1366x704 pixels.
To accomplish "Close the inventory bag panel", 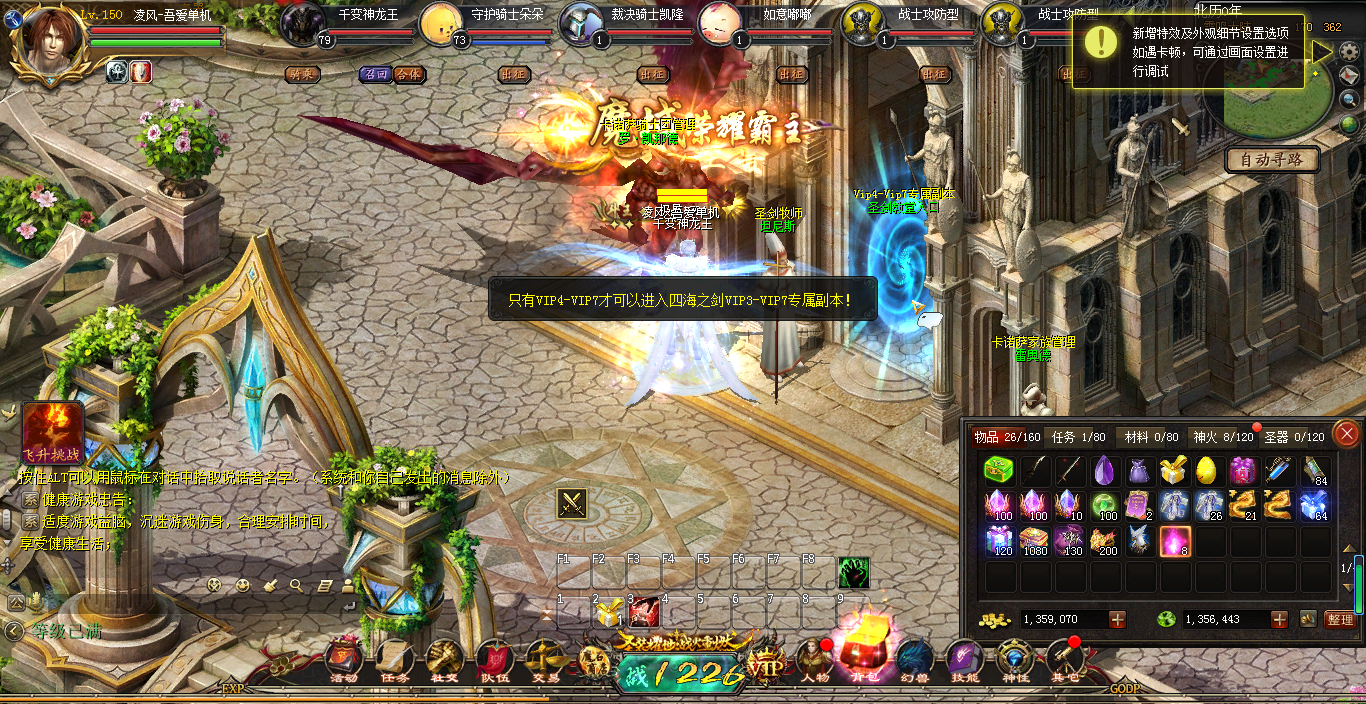I will pyautogui.click(x=1346, y=433).
